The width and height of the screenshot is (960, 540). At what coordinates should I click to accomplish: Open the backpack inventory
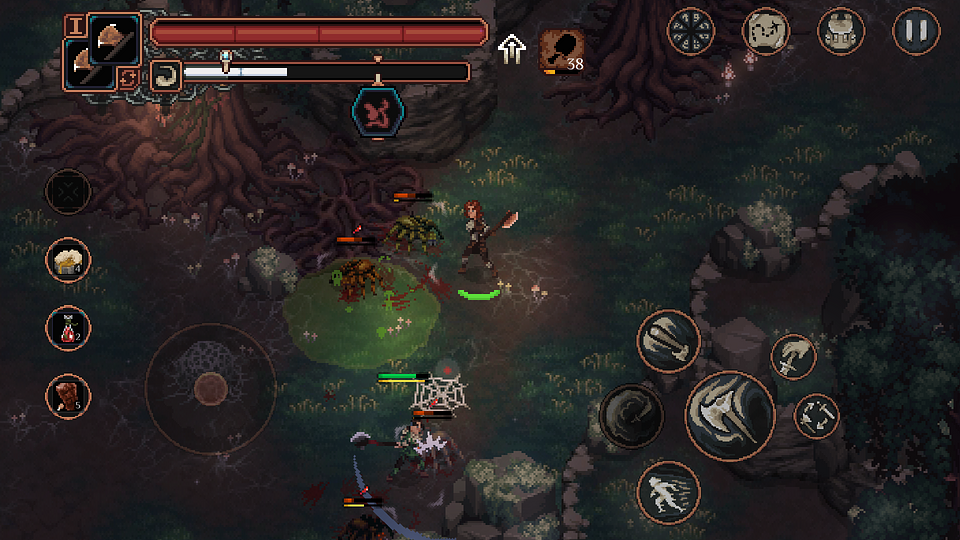point(841,31)
